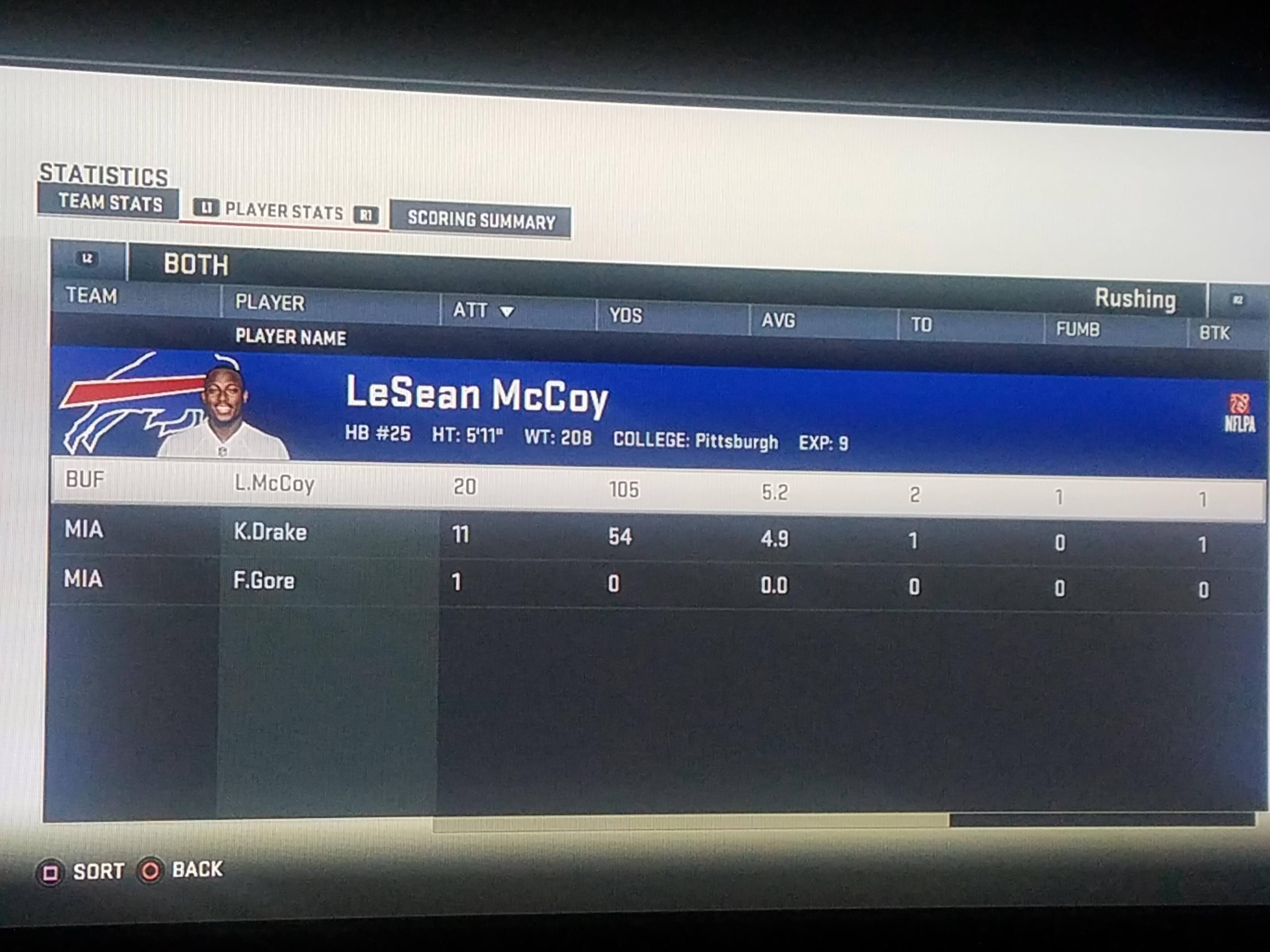Image resolution: width=1270 pixels, height=952 pixels.
Task: Toggle sort order on TD column
Action: 922,325
